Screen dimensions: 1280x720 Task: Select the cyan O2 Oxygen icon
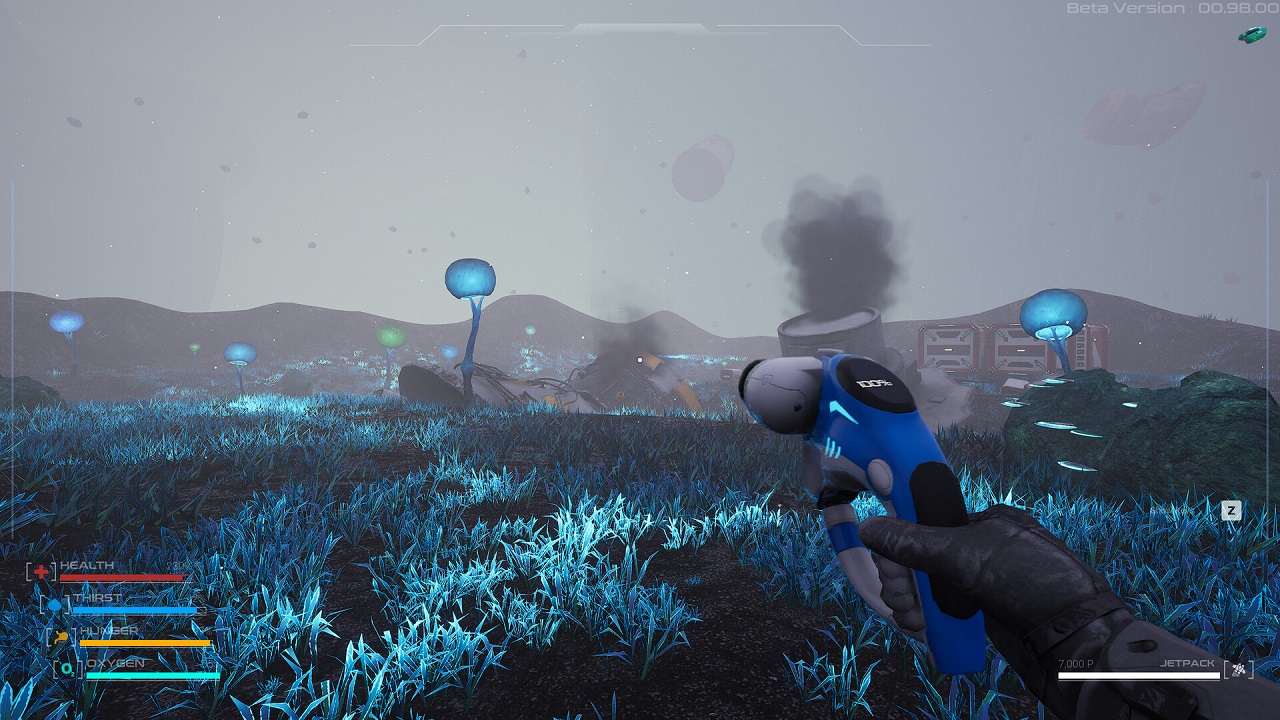[x=69, y=669]
